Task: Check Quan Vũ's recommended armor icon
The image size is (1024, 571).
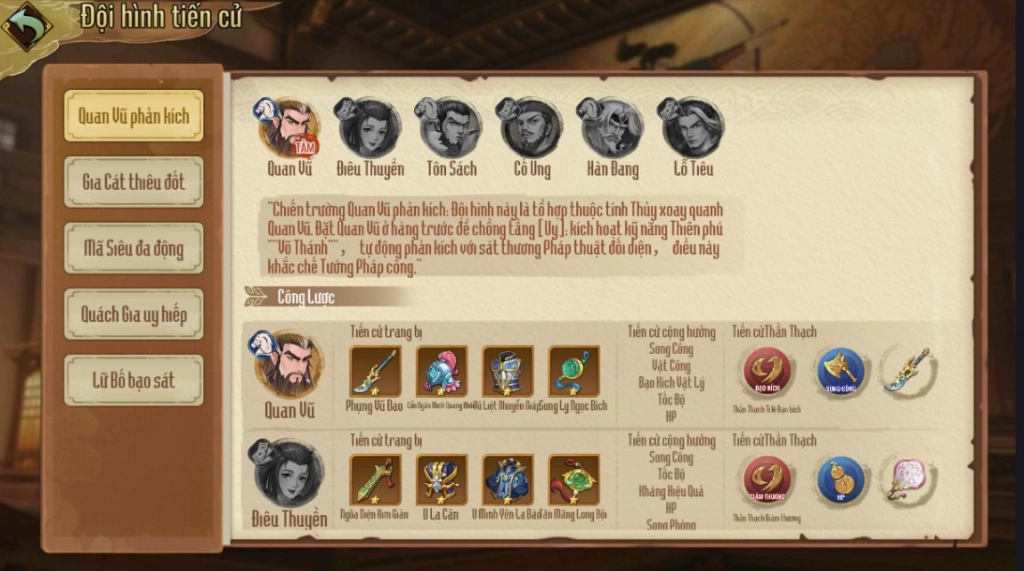Action: (x=508, y=371)
